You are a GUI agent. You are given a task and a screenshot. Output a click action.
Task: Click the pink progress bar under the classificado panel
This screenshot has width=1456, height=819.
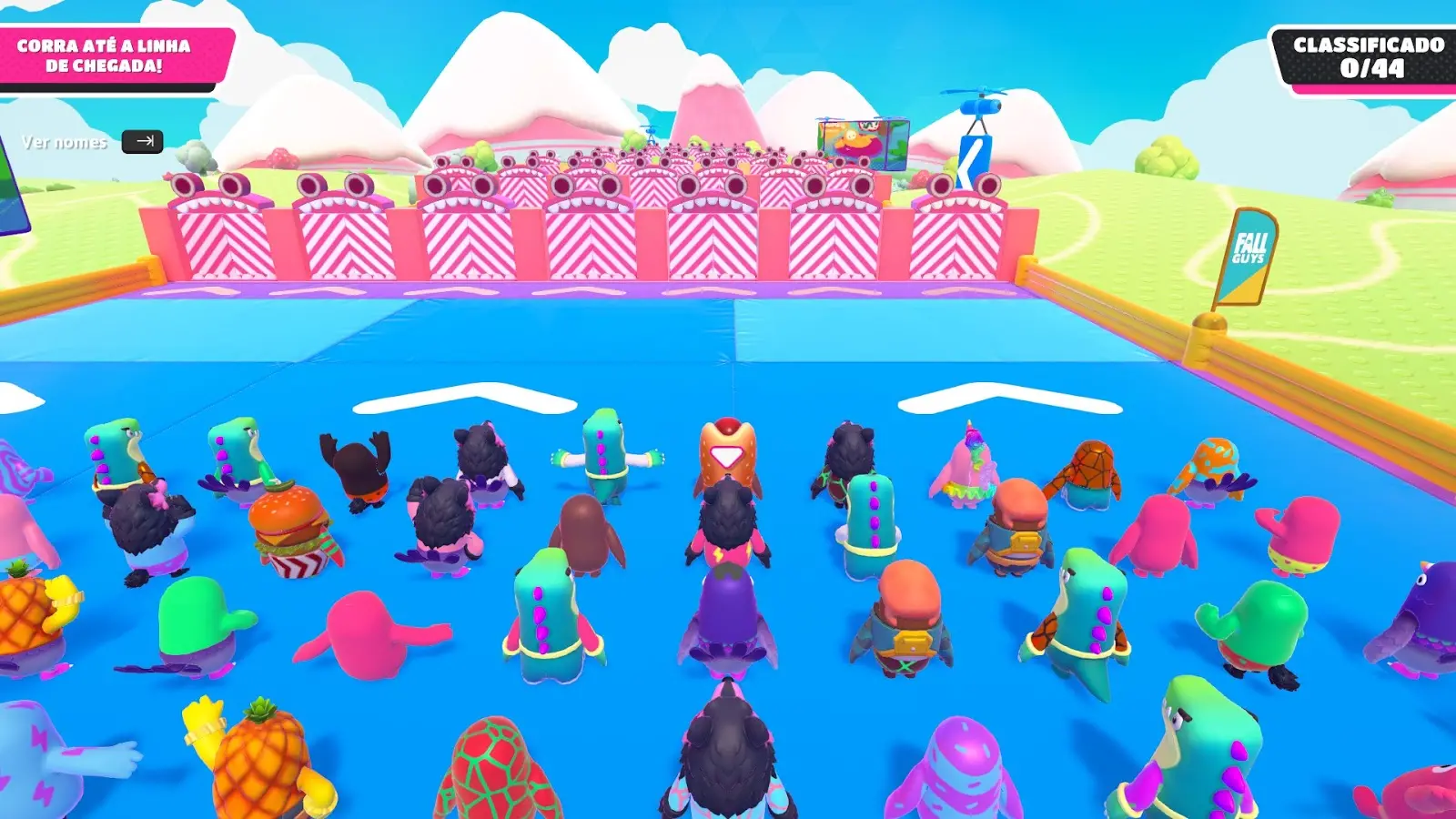tap(1358, 86)
